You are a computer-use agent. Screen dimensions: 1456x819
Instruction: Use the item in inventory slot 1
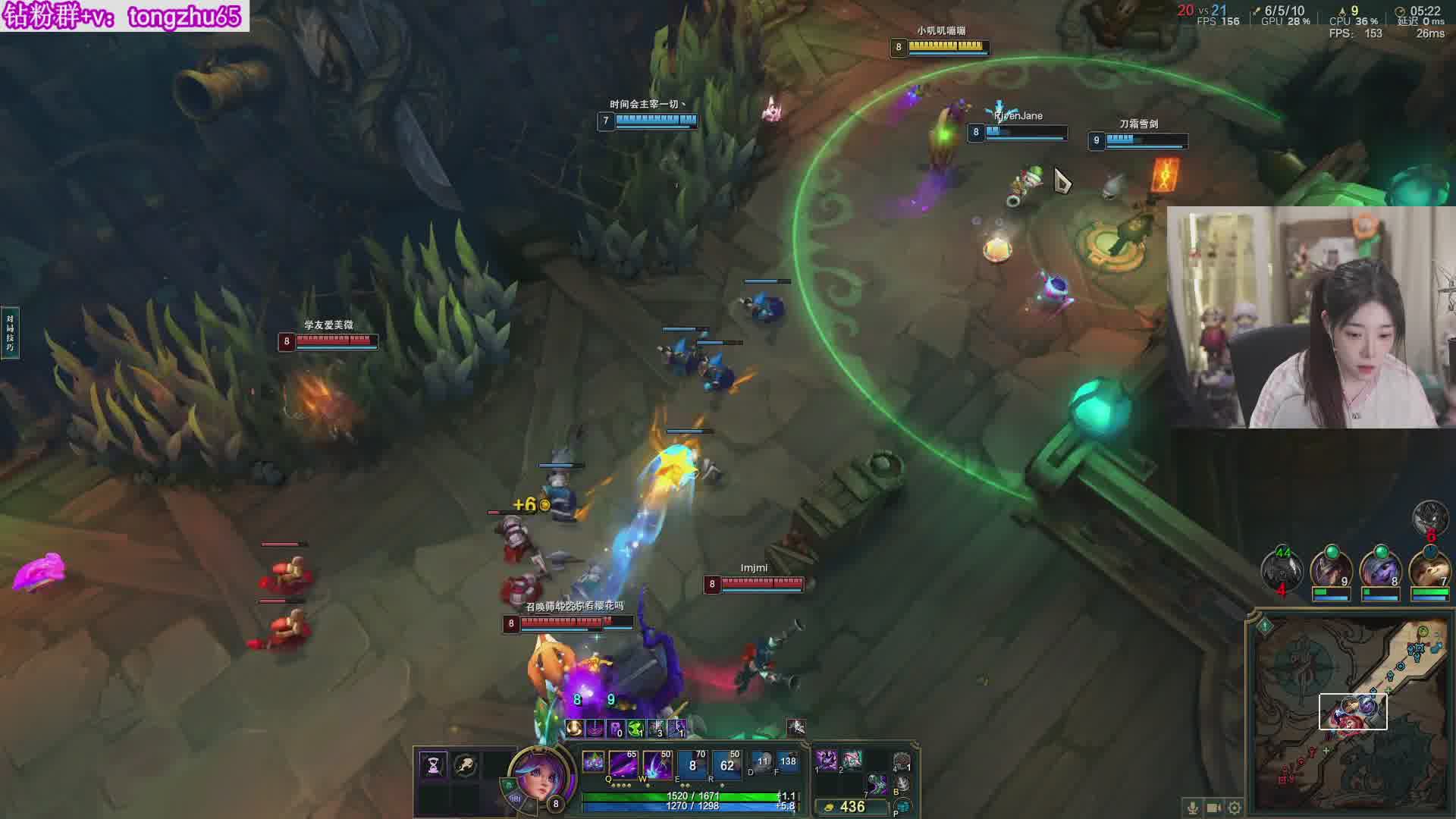[x=827, y=759]
